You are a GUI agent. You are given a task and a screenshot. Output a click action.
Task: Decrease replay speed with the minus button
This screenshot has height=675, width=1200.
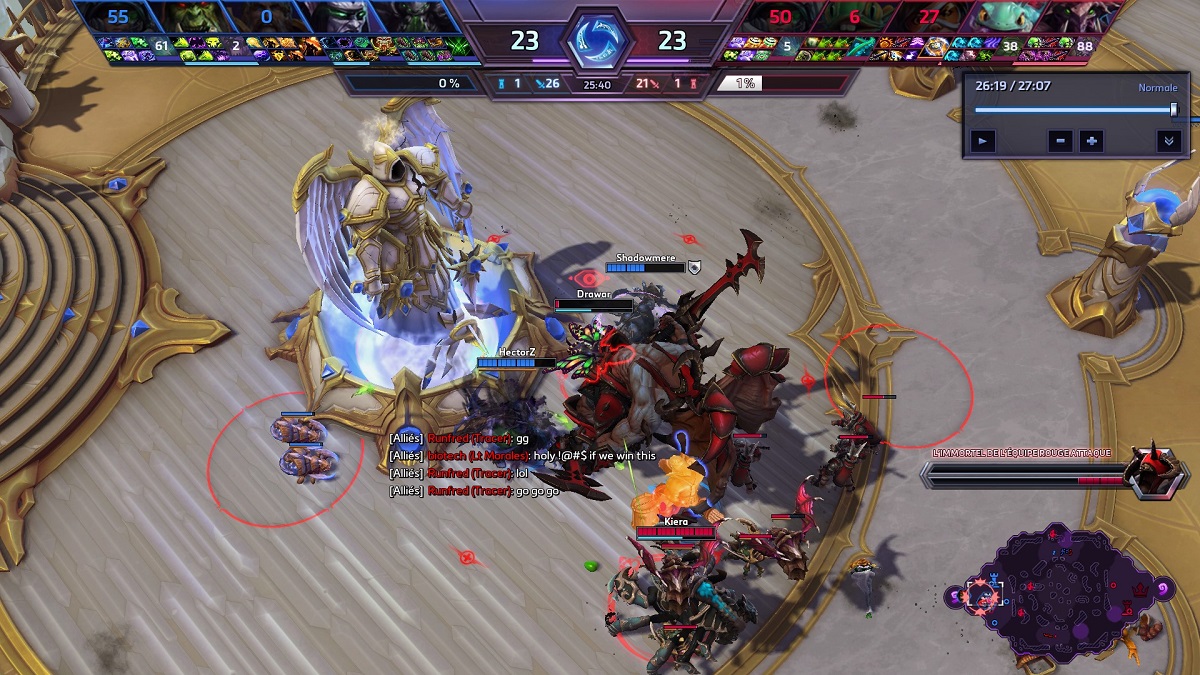[1061, 141]
